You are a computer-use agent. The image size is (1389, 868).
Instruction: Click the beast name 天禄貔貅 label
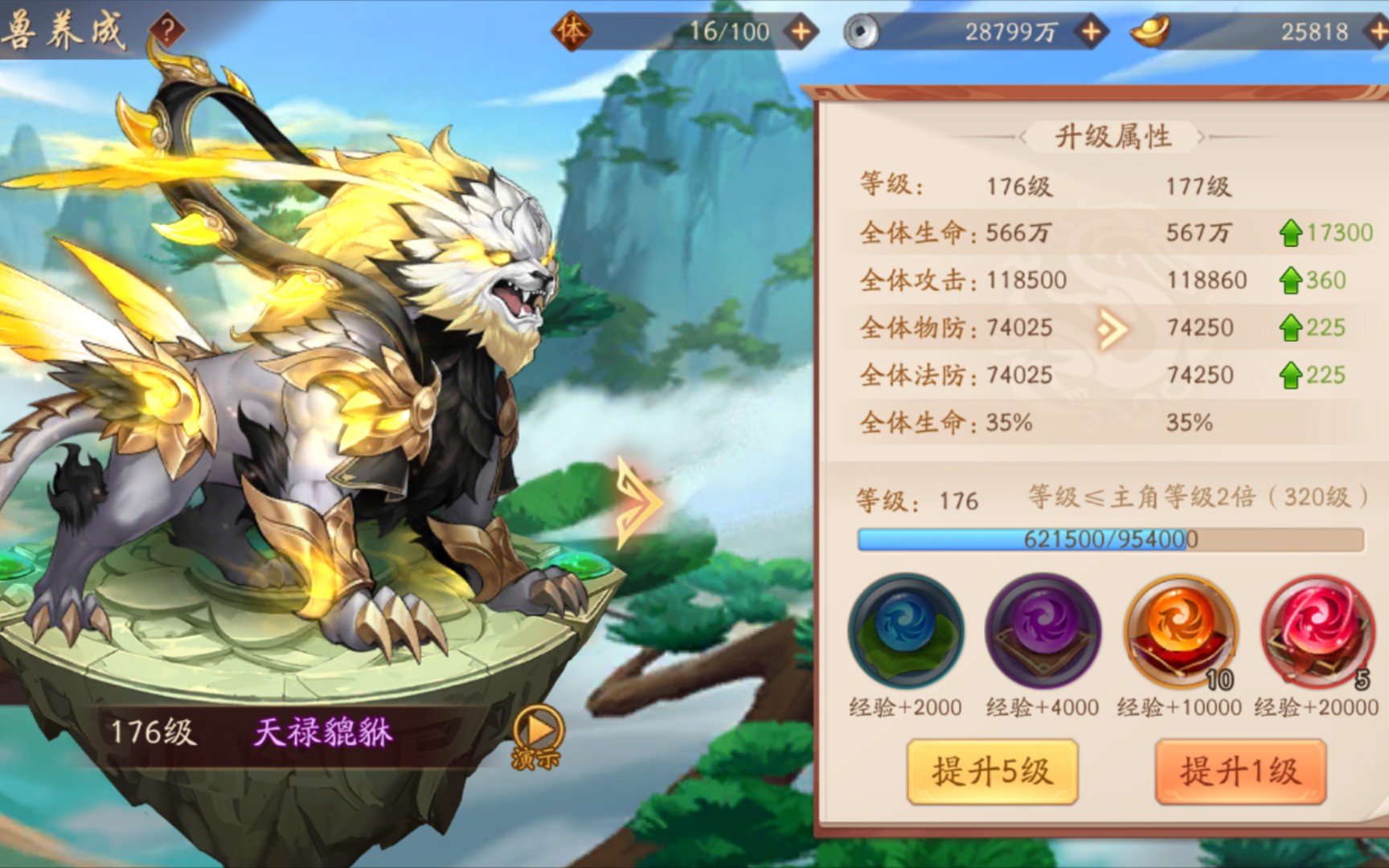[x=321, y=732]
